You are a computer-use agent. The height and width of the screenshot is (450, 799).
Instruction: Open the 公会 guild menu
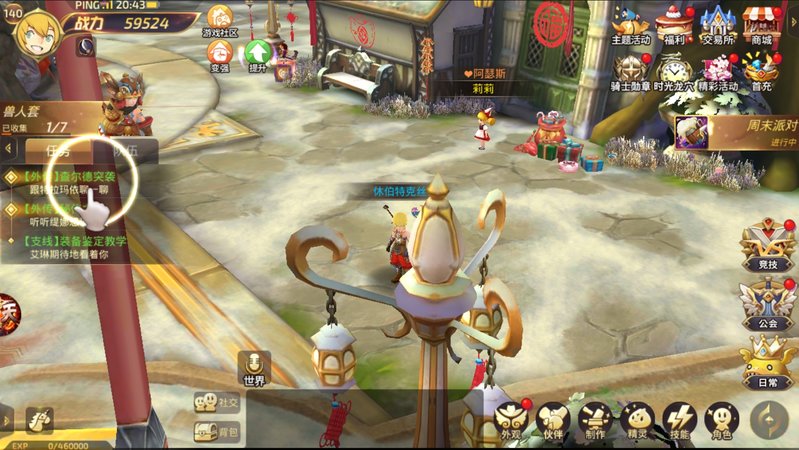pyautogui.click(x=767, y=304)
